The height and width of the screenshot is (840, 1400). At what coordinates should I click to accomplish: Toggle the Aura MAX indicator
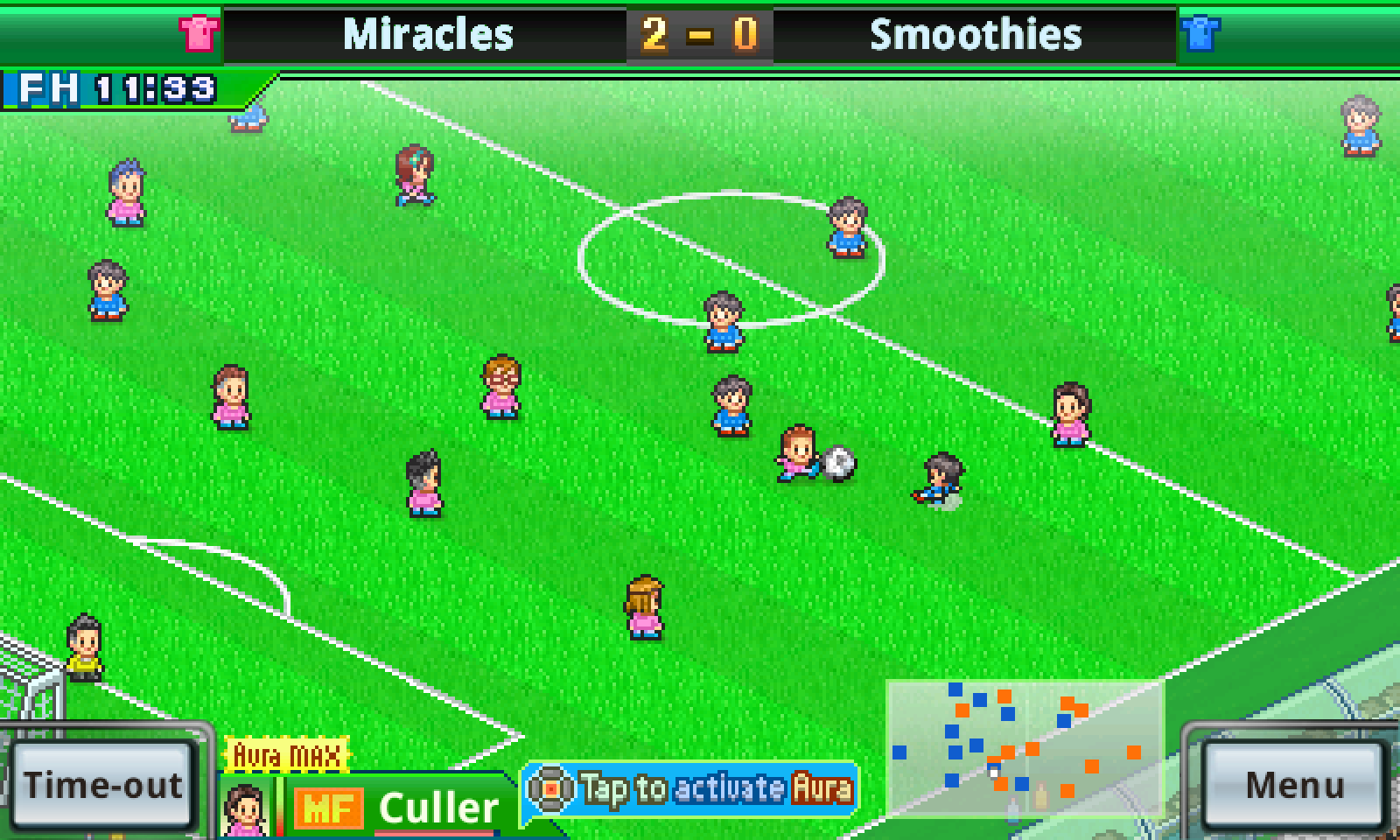coord(285,755)
